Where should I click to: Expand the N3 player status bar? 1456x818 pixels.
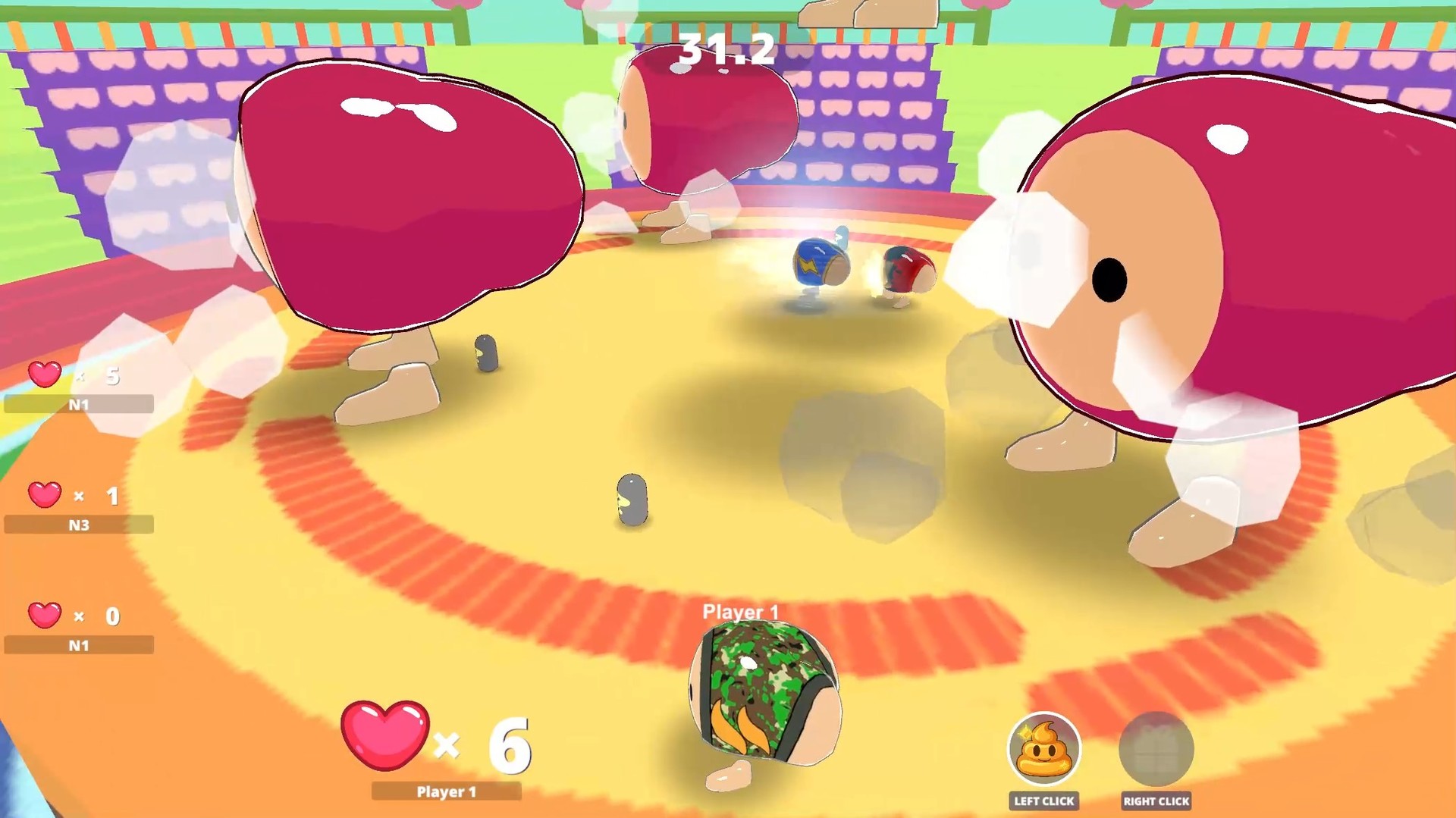click(x=78, y=525)
